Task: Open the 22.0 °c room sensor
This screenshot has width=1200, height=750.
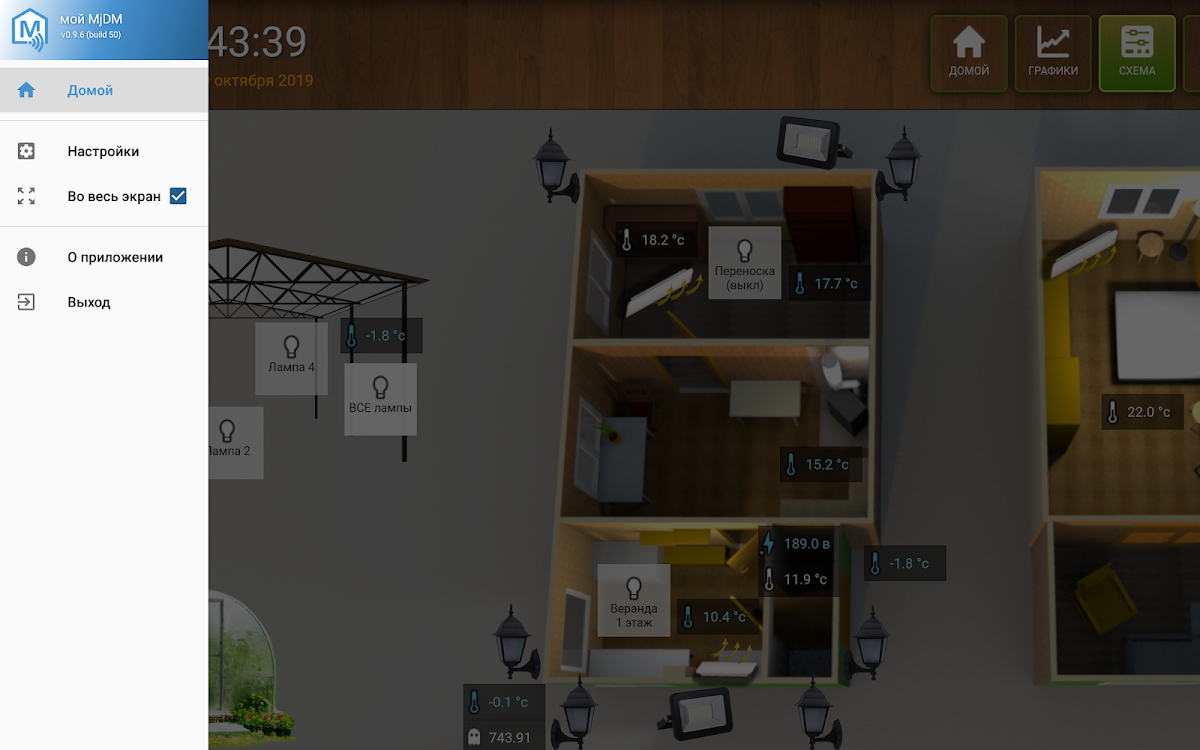Action: (x=1140, y=412)
